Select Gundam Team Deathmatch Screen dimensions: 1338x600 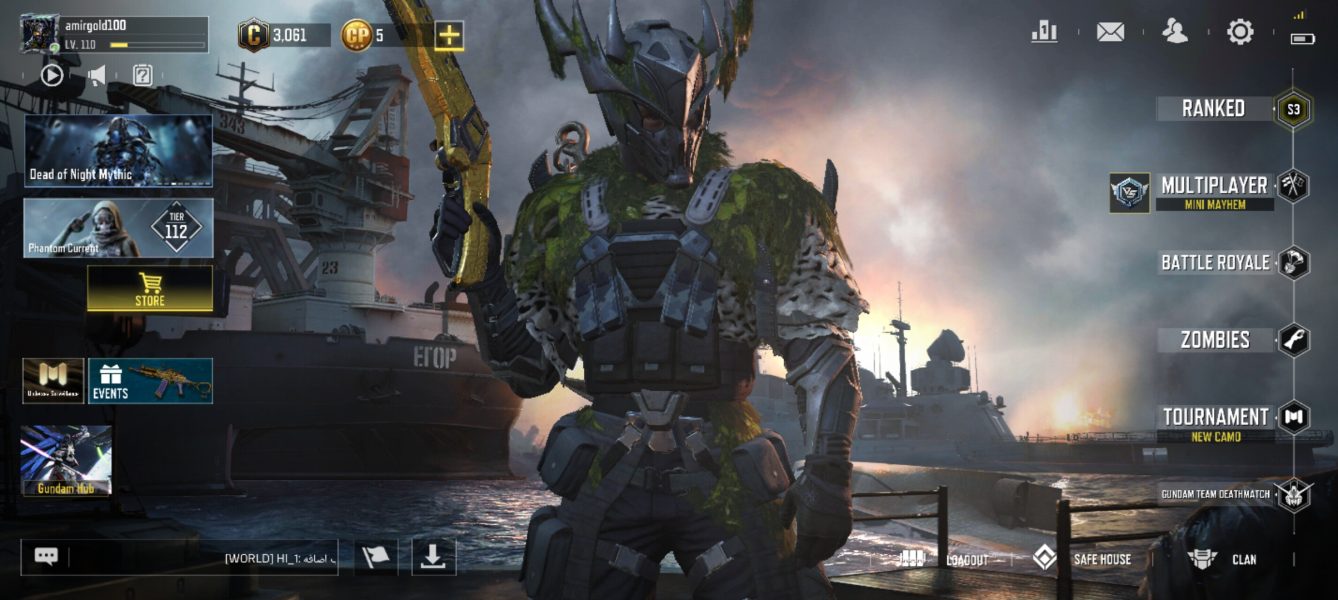(x=1215, y=494)
